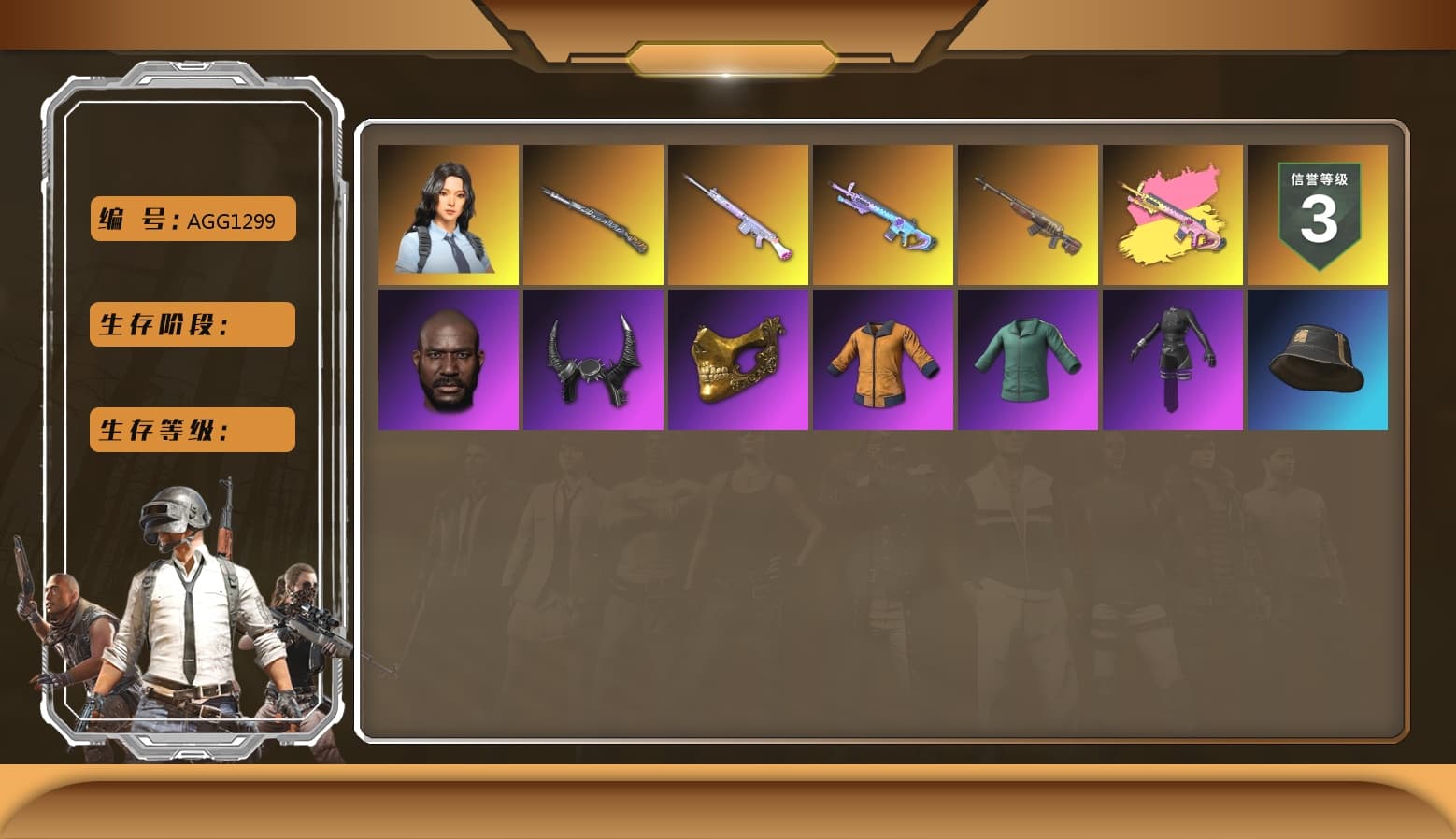Click the 生存等级 survival level field
Screen dimensions: 1456x839
(191, 430)
